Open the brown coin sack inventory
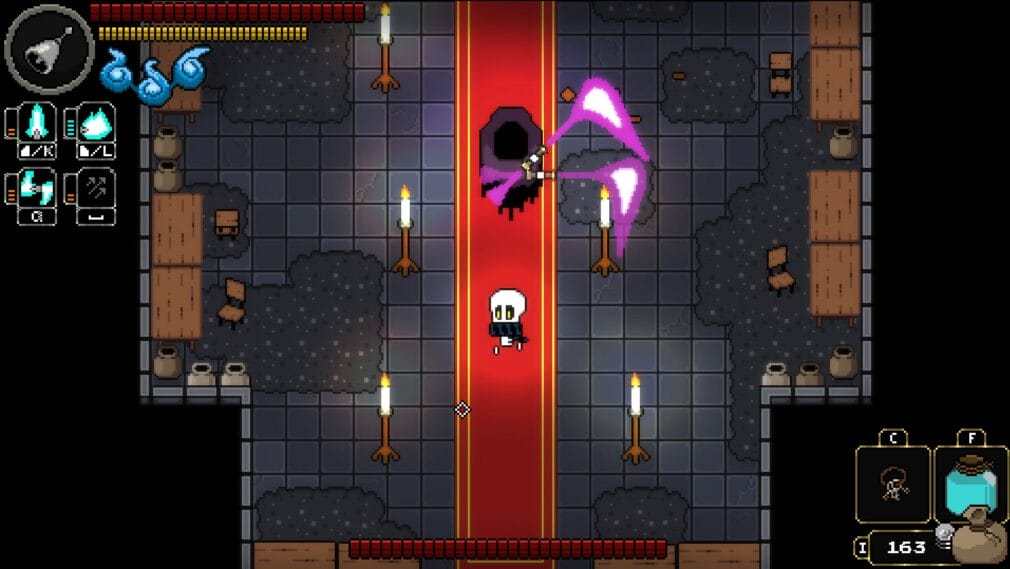Viewport: 1010px width, 569px height. click(x=978, y=541)
